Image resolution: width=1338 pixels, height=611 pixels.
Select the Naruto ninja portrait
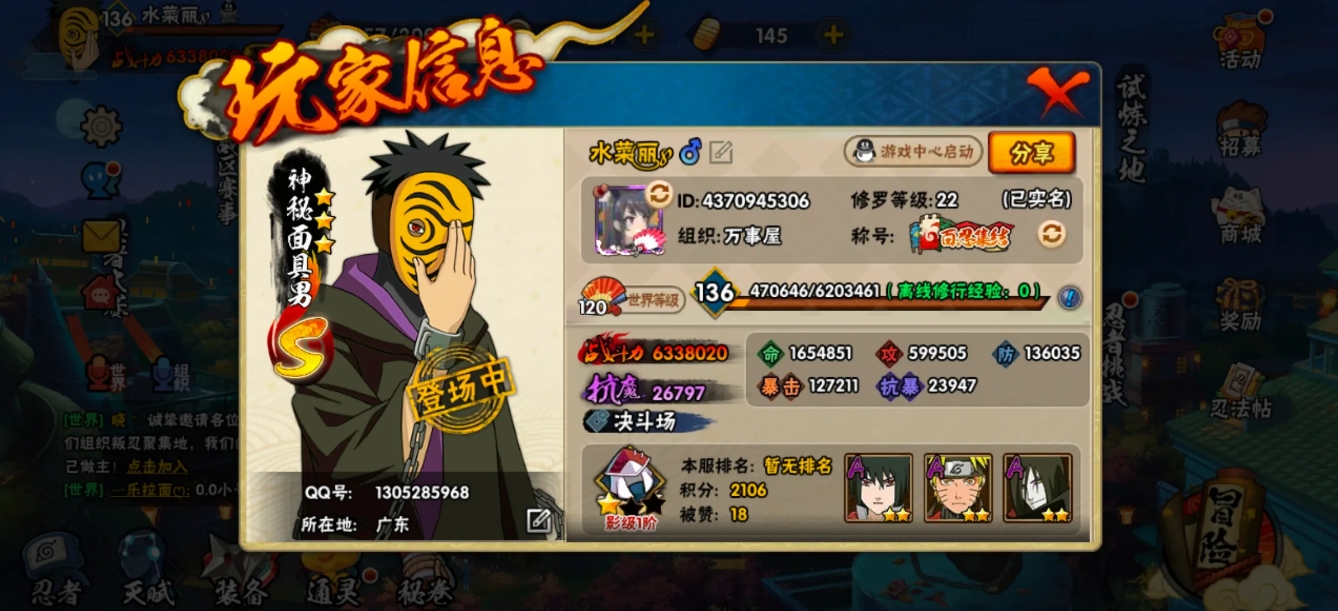tap(958, 488)
